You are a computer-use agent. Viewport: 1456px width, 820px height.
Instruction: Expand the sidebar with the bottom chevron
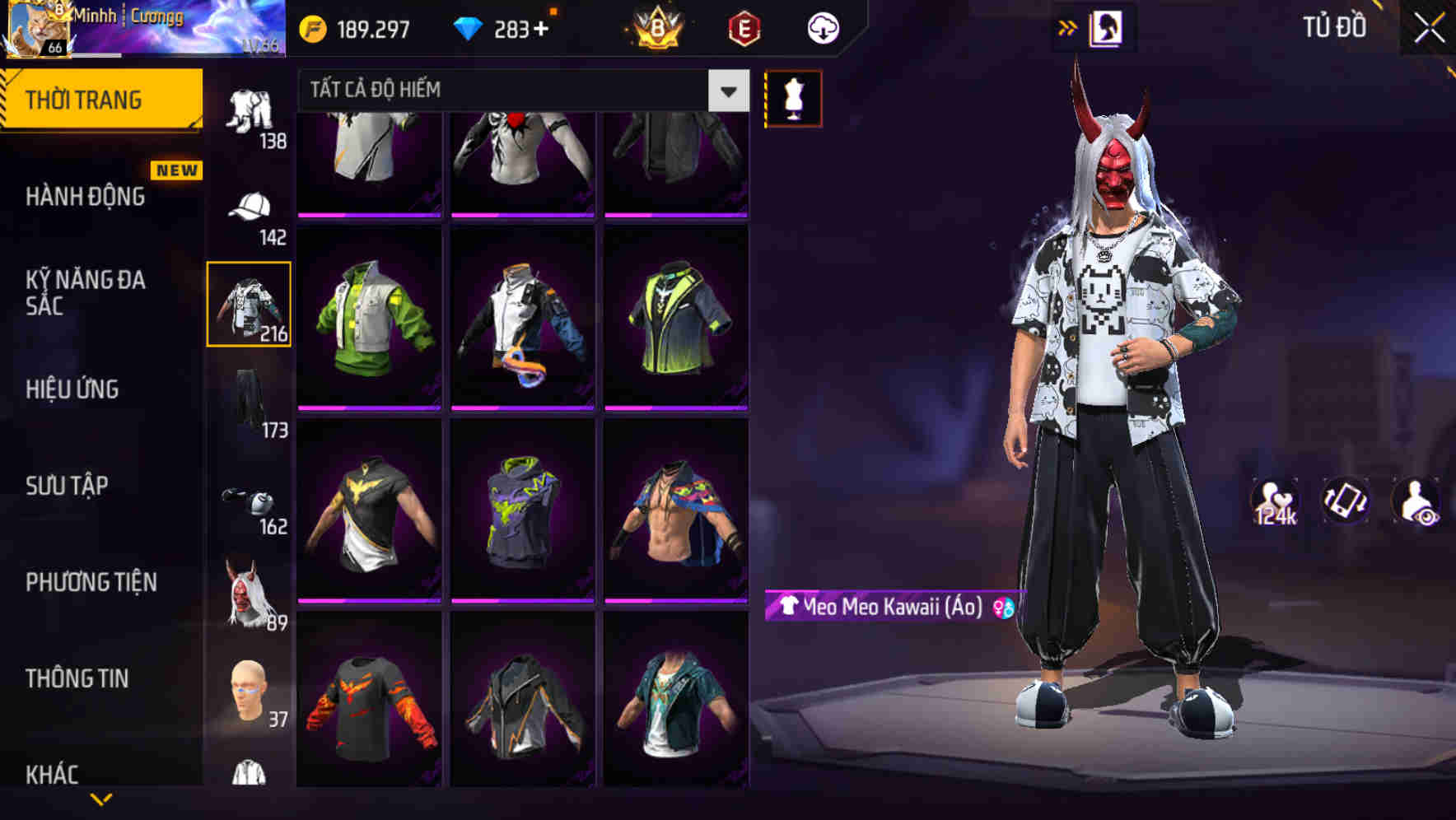[x=100, y=799]
